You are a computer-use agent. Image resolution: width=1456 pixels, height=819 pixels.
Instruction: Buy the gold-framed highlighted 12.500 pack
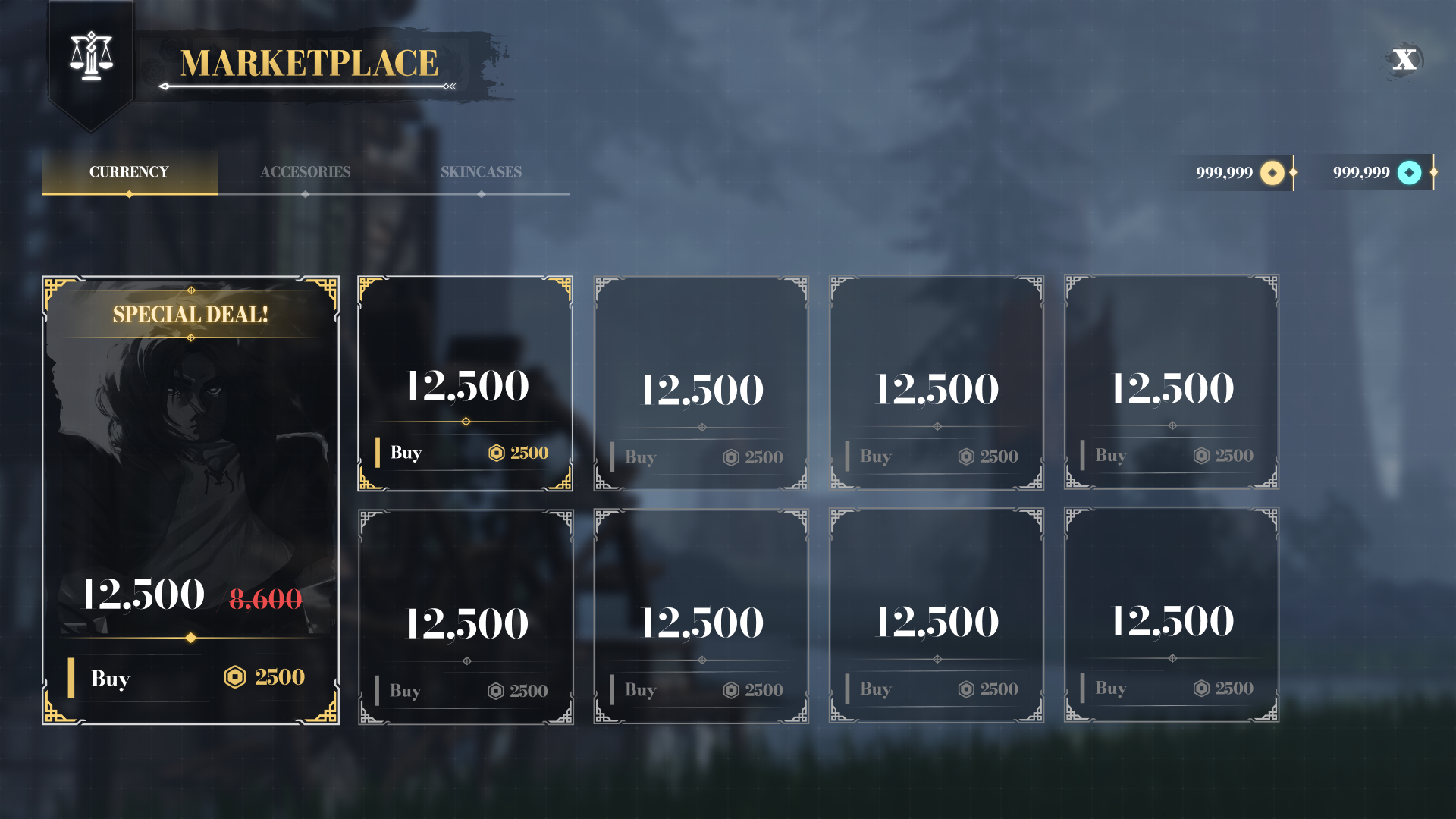(465, 453)
